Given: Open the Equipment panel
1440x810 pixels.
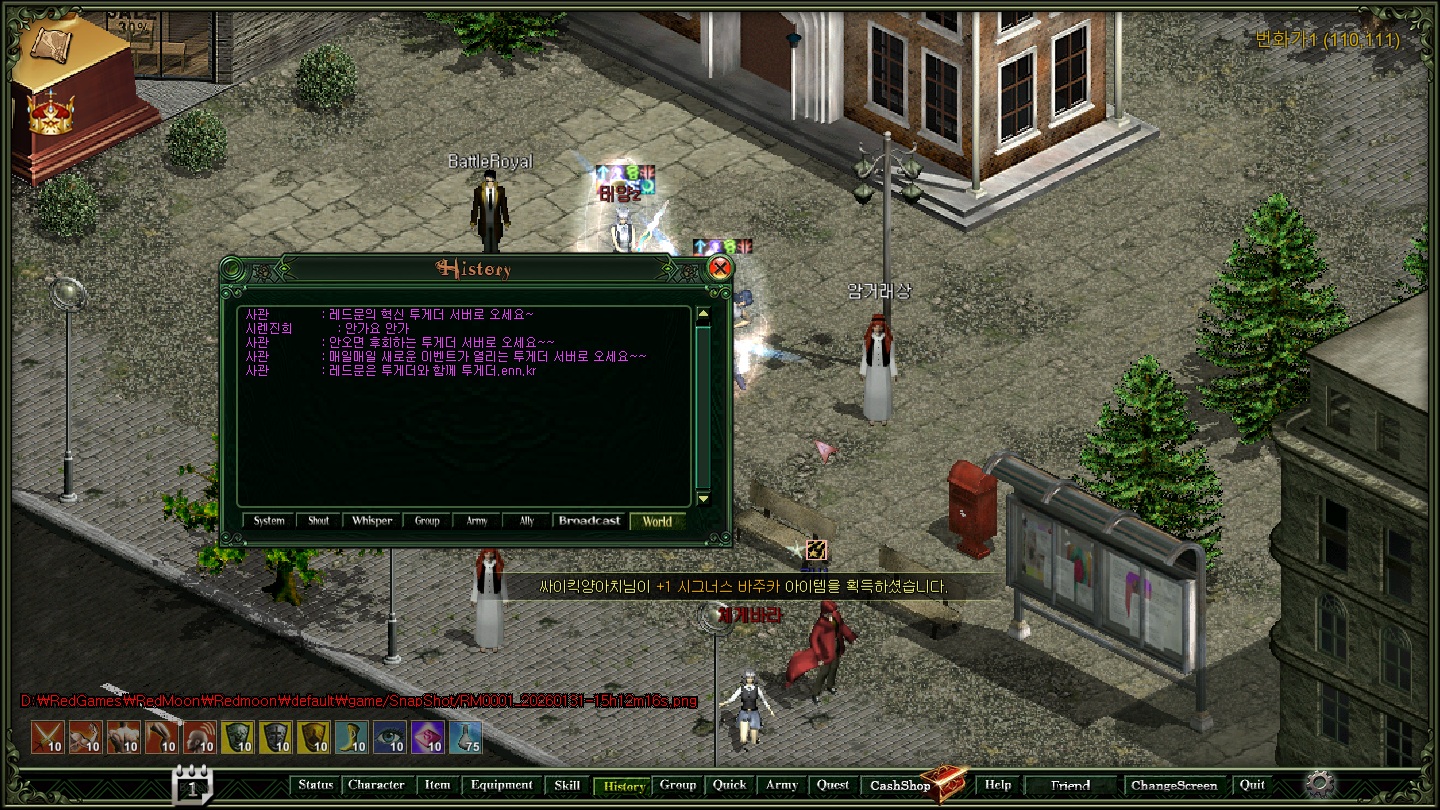Looking at the screenshot, I should 502,785.
